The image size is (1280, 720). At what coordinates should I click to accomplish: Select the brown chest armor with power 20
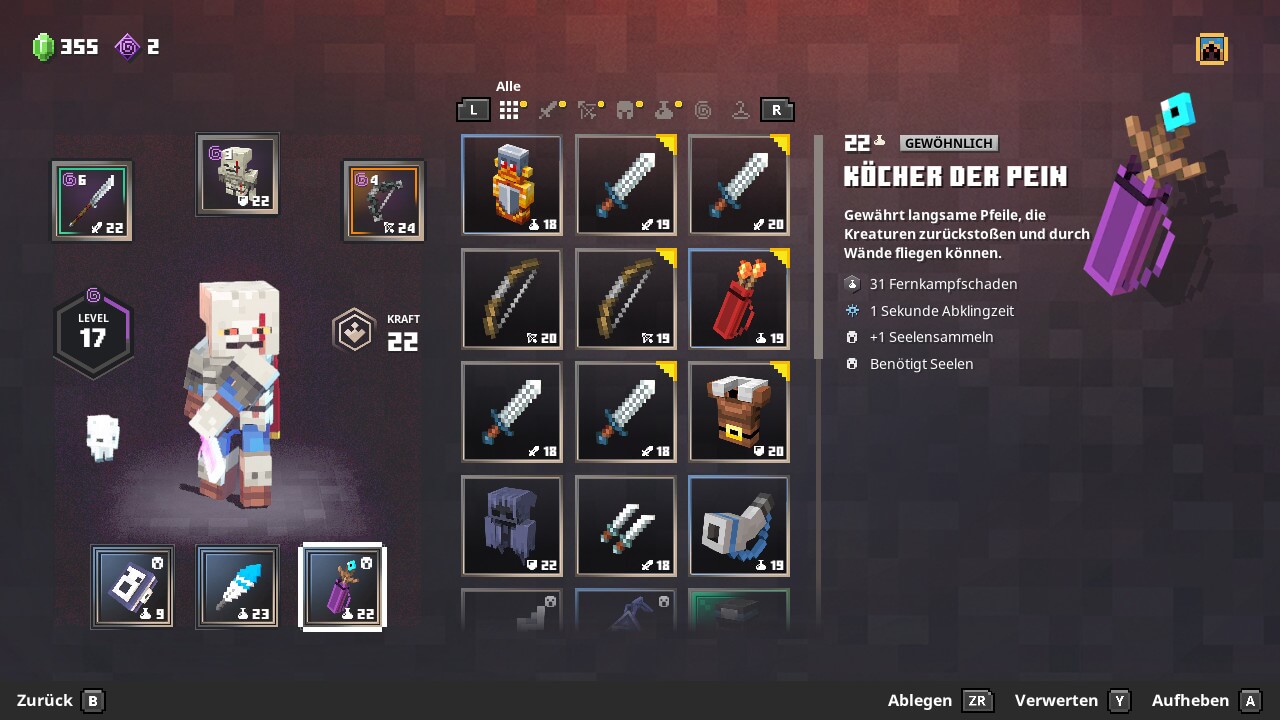739,412
